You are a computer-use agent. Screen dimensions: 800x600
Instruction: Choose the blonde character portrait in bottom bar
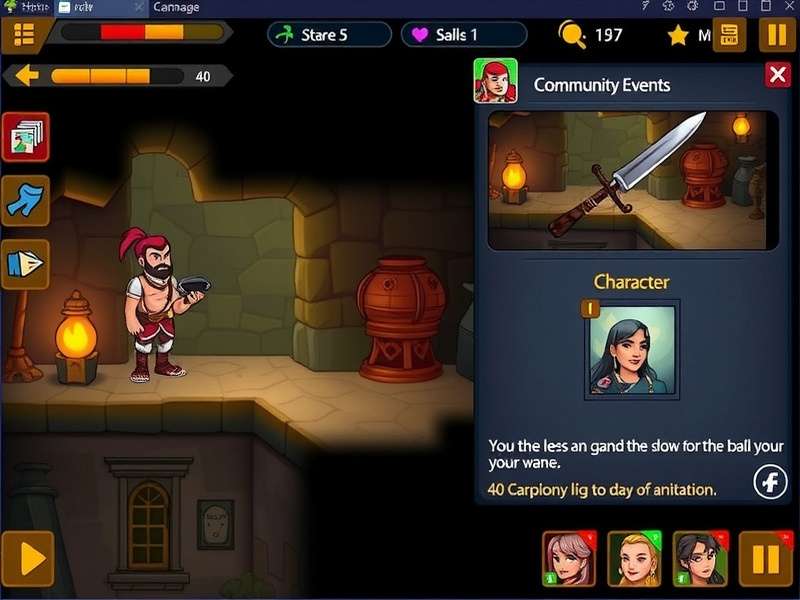point(634,558)
